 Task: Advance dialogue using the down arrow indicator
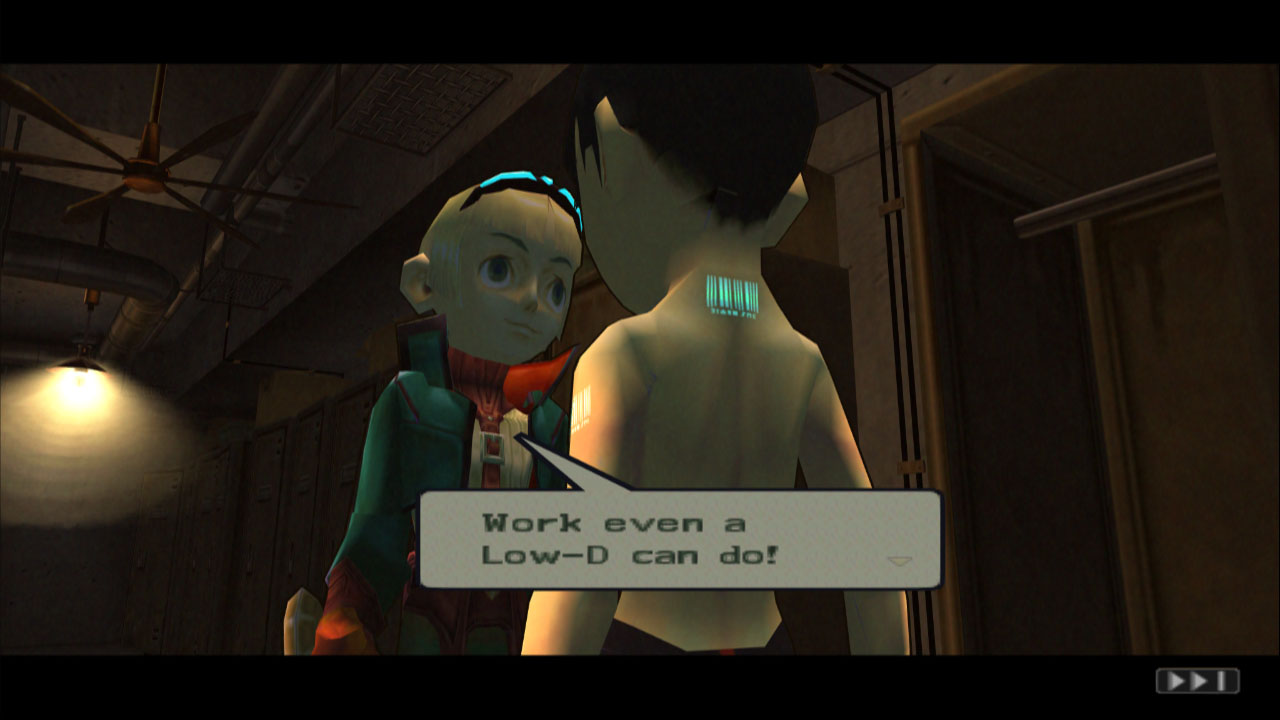(x=900, y=561)
